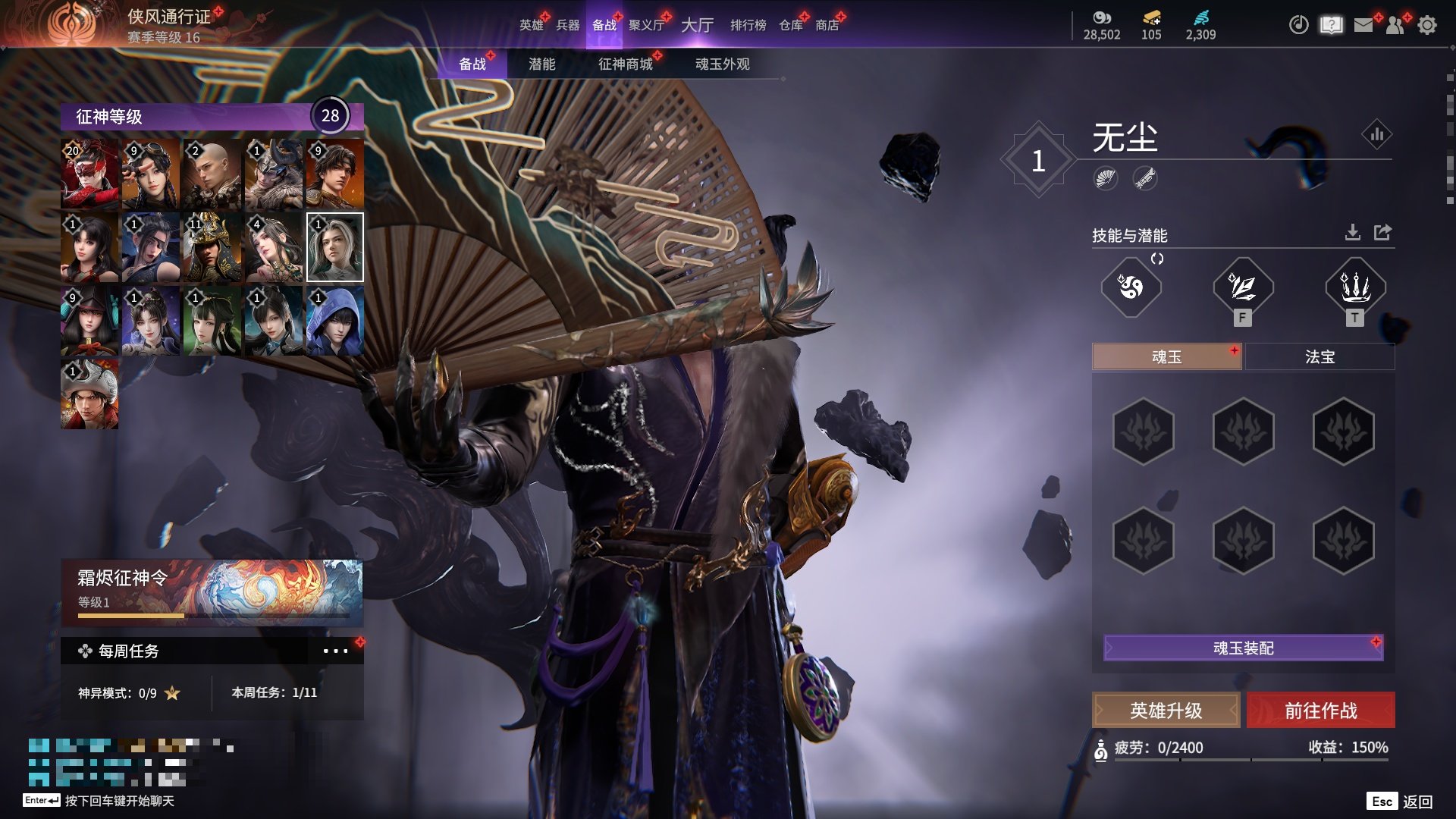Open the 霜烬征神令 banner
1456x819 pixels.
tap(212, 592)
